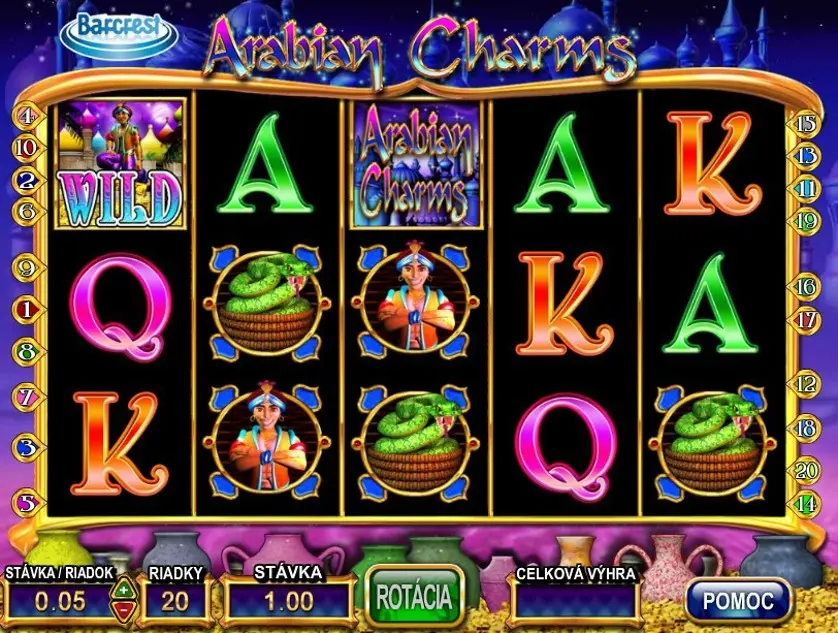Click payline marker number 15
The width and height of the screenshot is (838, 633).
806,124
